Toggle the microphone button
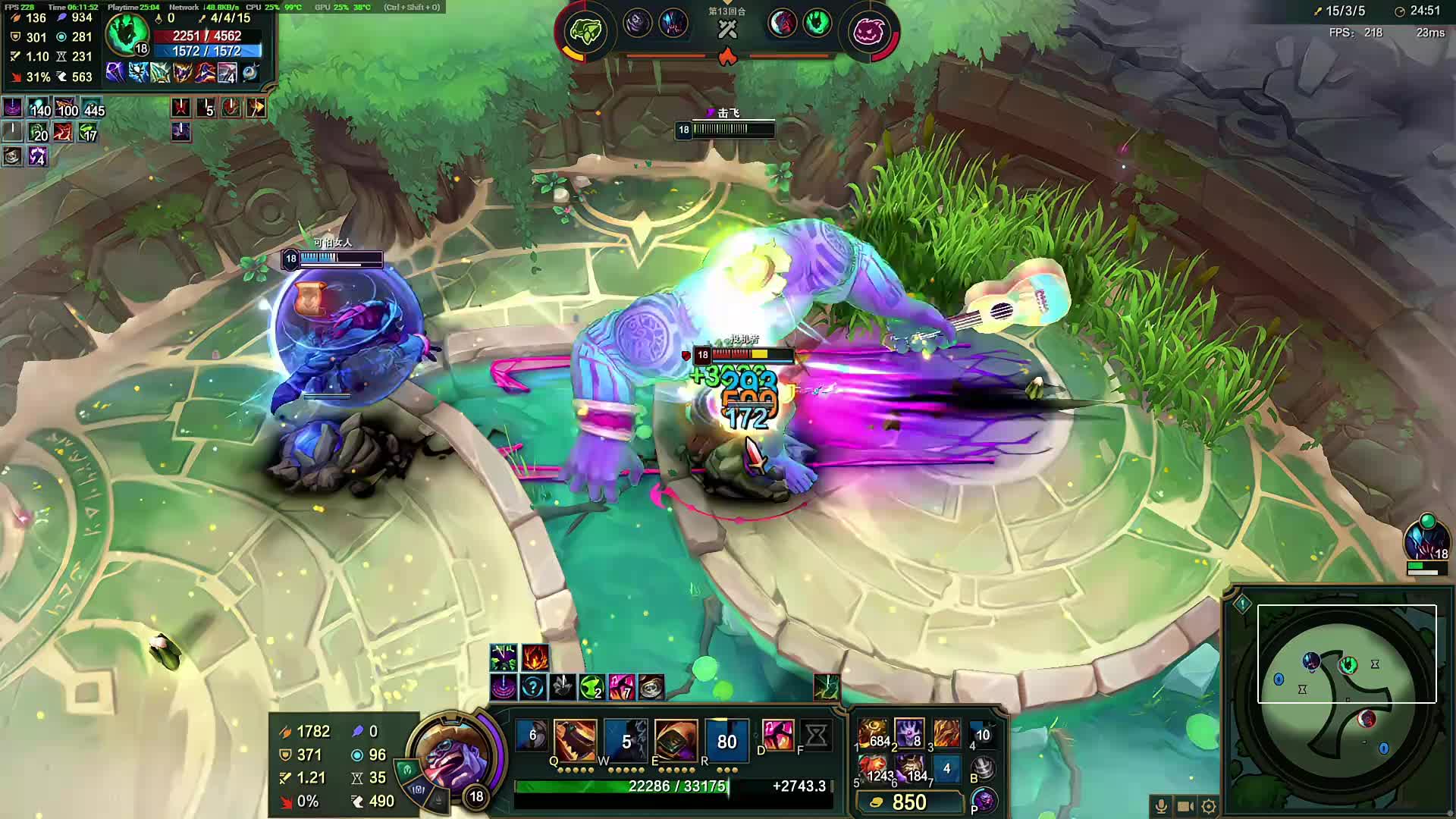The width and height of the screenshot is (1456, 819). point(1160,806)
